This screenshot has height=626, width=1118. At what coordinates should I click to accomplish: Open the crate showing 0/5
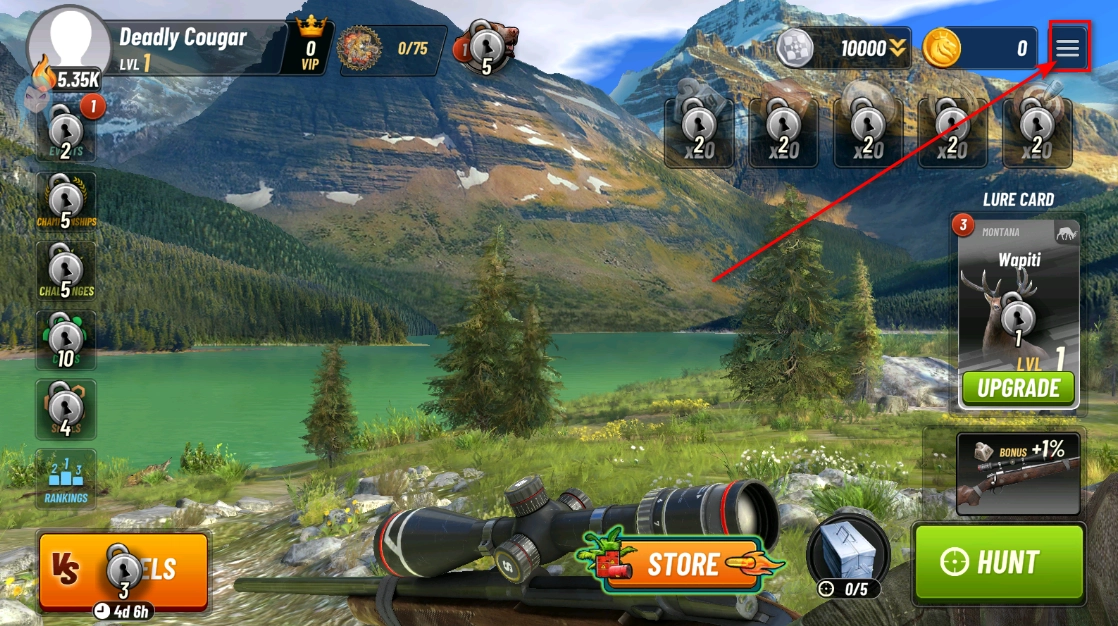(847, 555)
